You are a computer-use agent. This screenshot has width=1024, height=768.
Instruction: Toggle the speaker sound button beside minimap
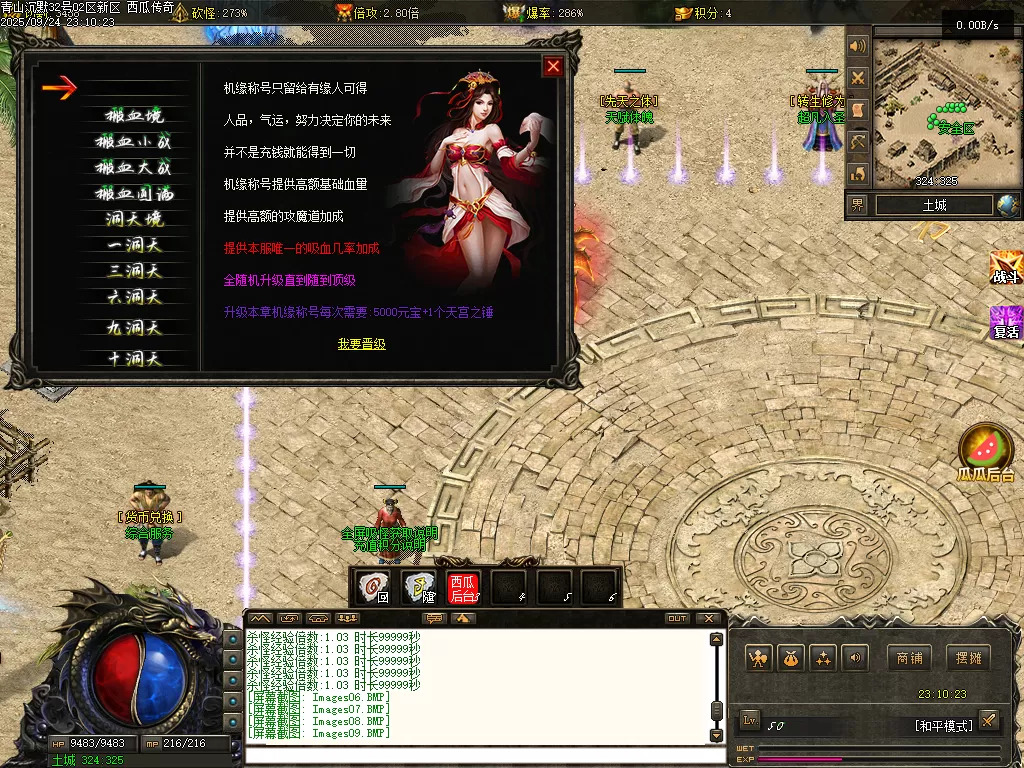(x=857, y=46)
